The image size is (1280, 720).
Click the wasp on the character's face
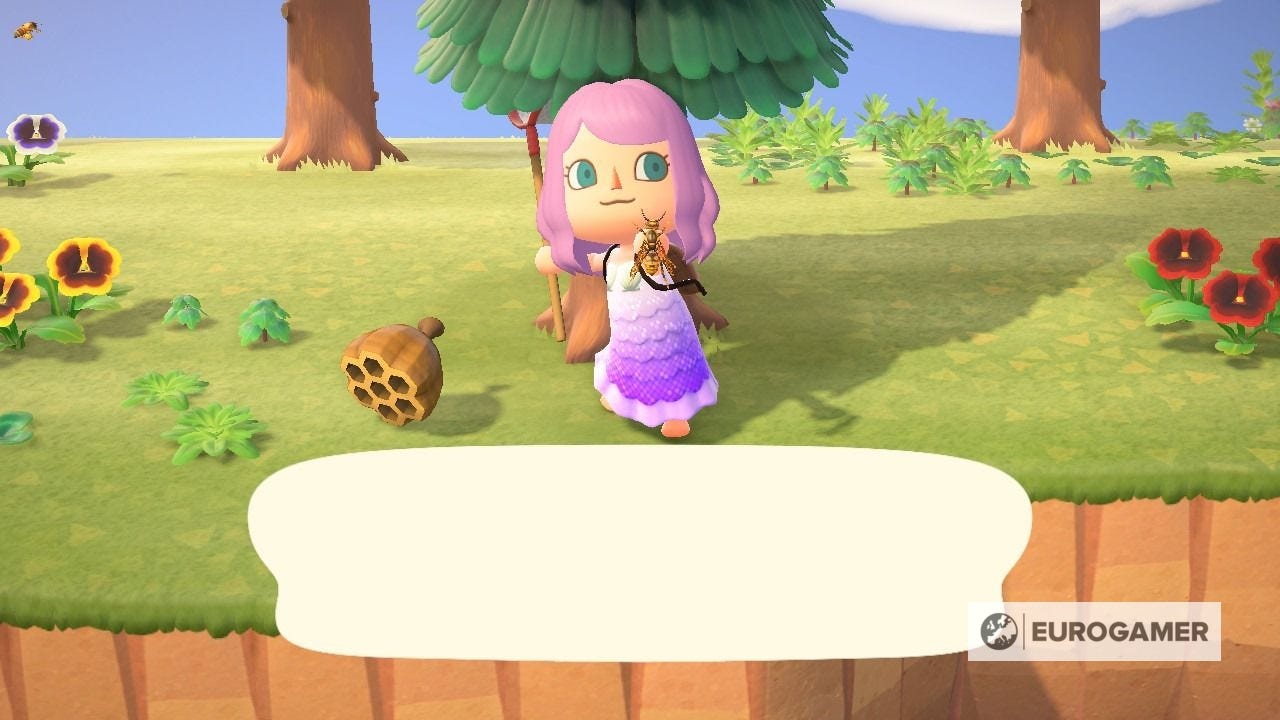tap(652, 249)
